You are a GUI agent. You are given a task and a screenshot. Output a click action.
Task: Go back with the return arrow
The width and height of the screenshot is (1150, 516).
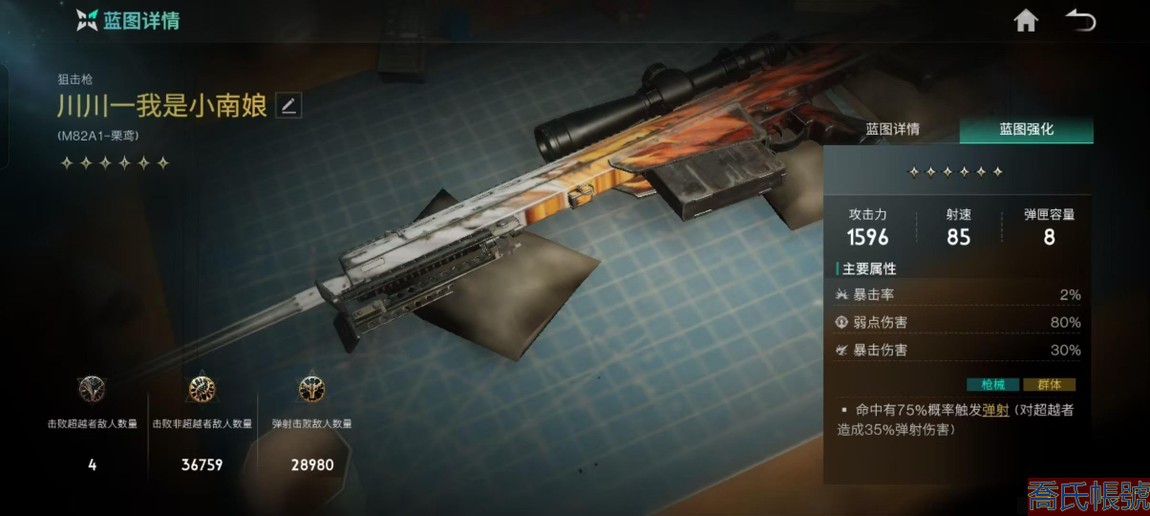pos(1080,21)
